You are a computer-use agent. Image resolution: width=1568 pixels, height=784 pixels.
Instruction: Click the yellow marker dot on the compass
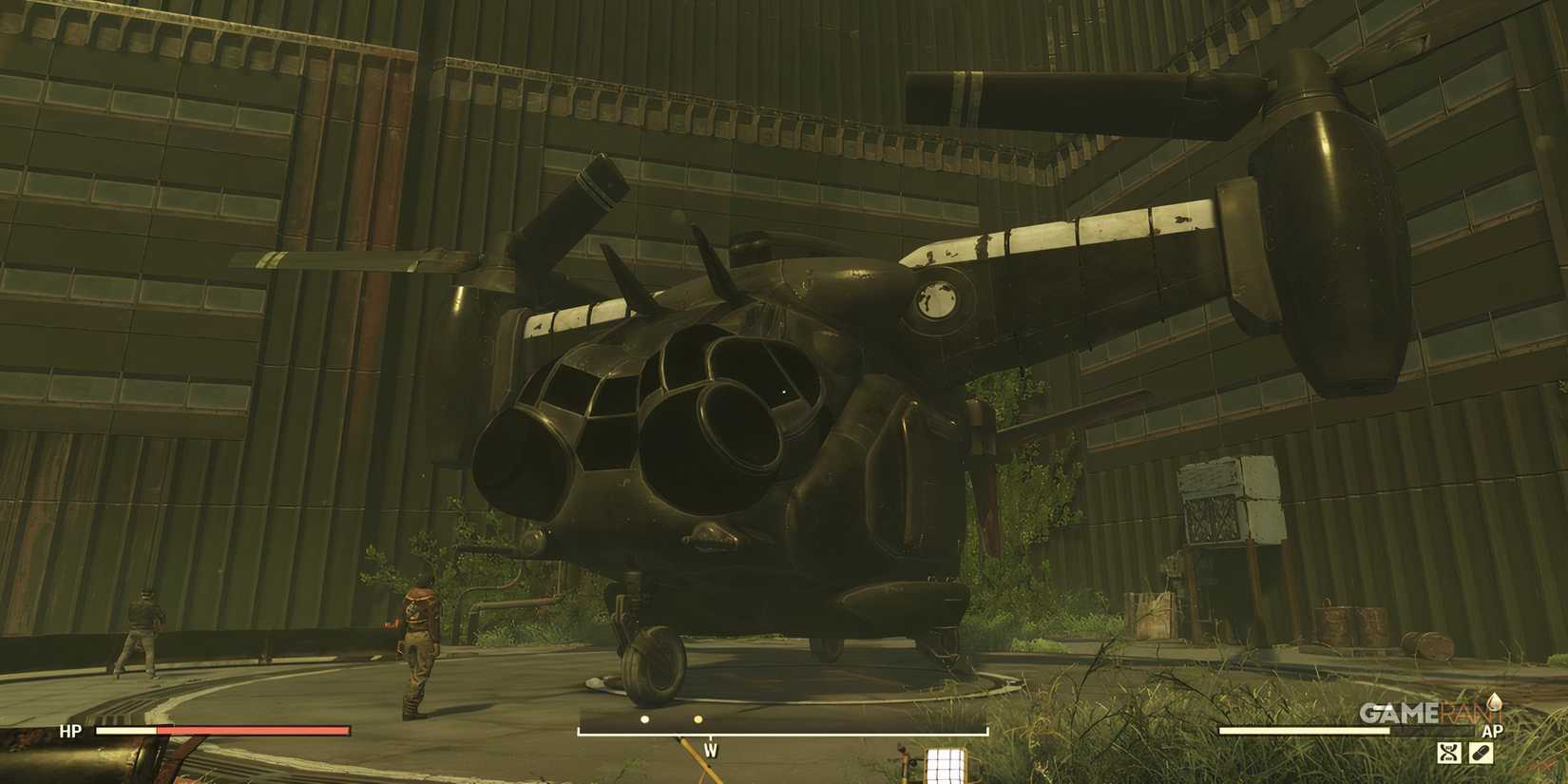tap(698, 719)
